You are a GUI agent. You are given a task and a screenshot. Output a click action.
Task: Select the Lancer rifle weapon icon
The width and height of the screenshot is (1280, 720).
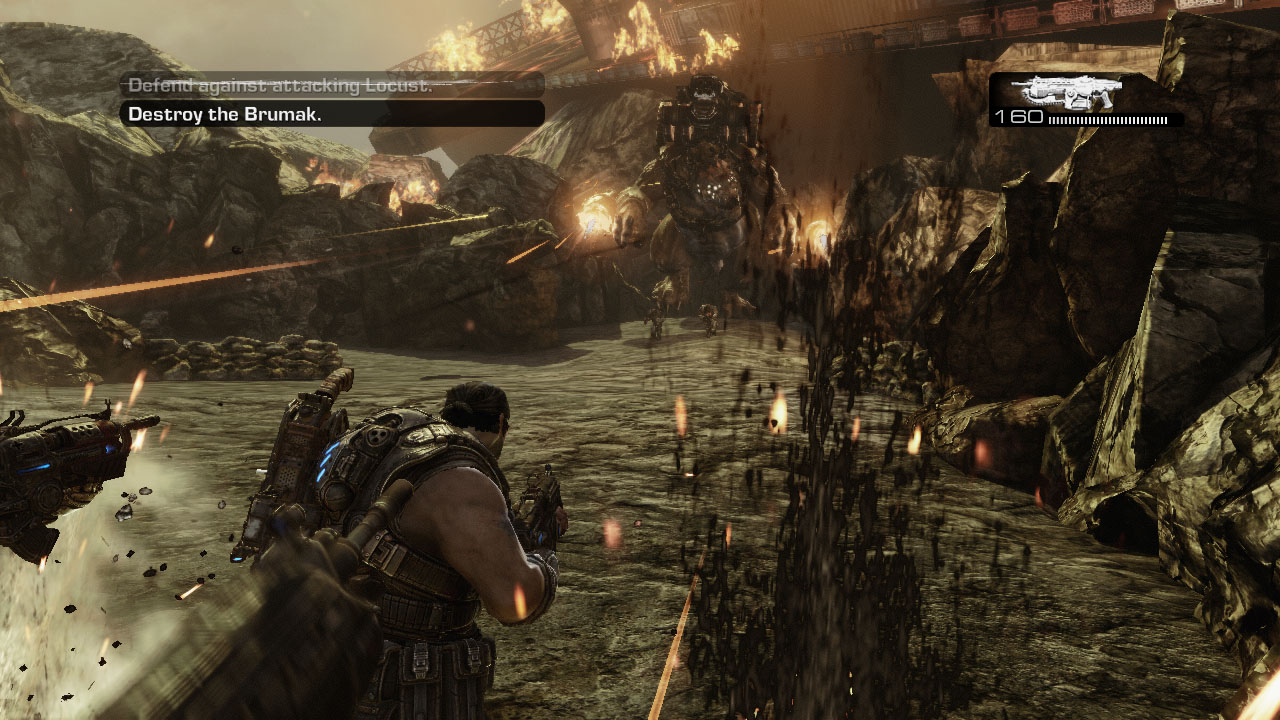[x=1066, y=92]
